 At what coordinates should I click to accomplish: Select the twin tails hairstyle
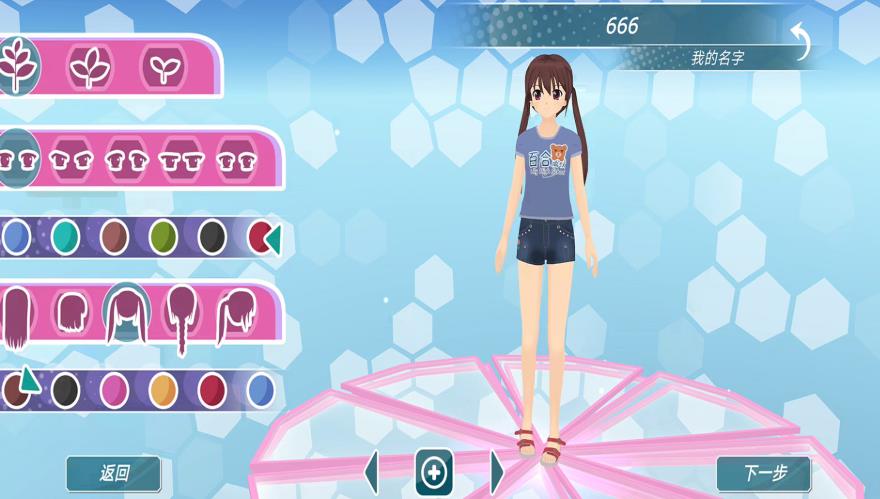[x=127, y=313]
